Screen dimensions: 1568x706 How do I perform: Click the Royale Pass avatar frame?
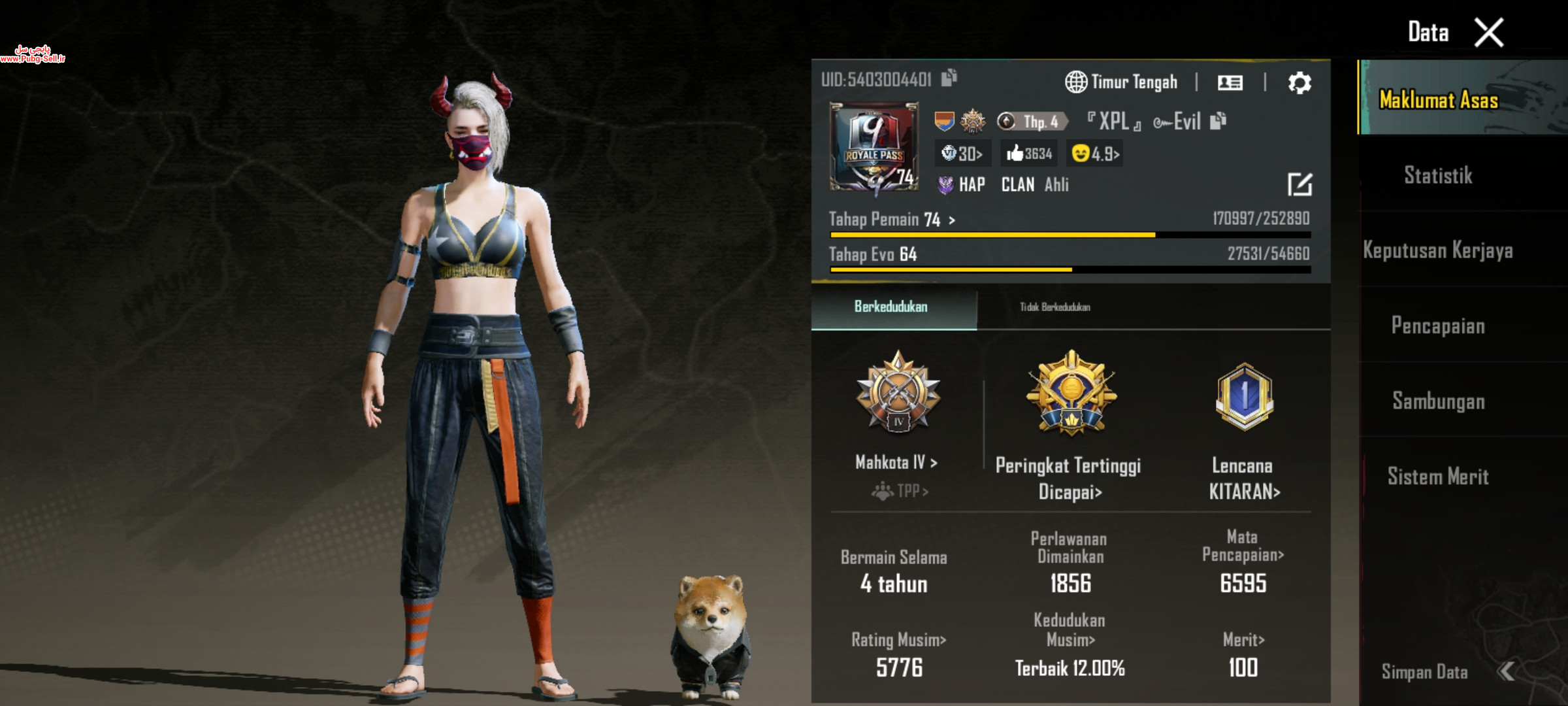(874, 146)
